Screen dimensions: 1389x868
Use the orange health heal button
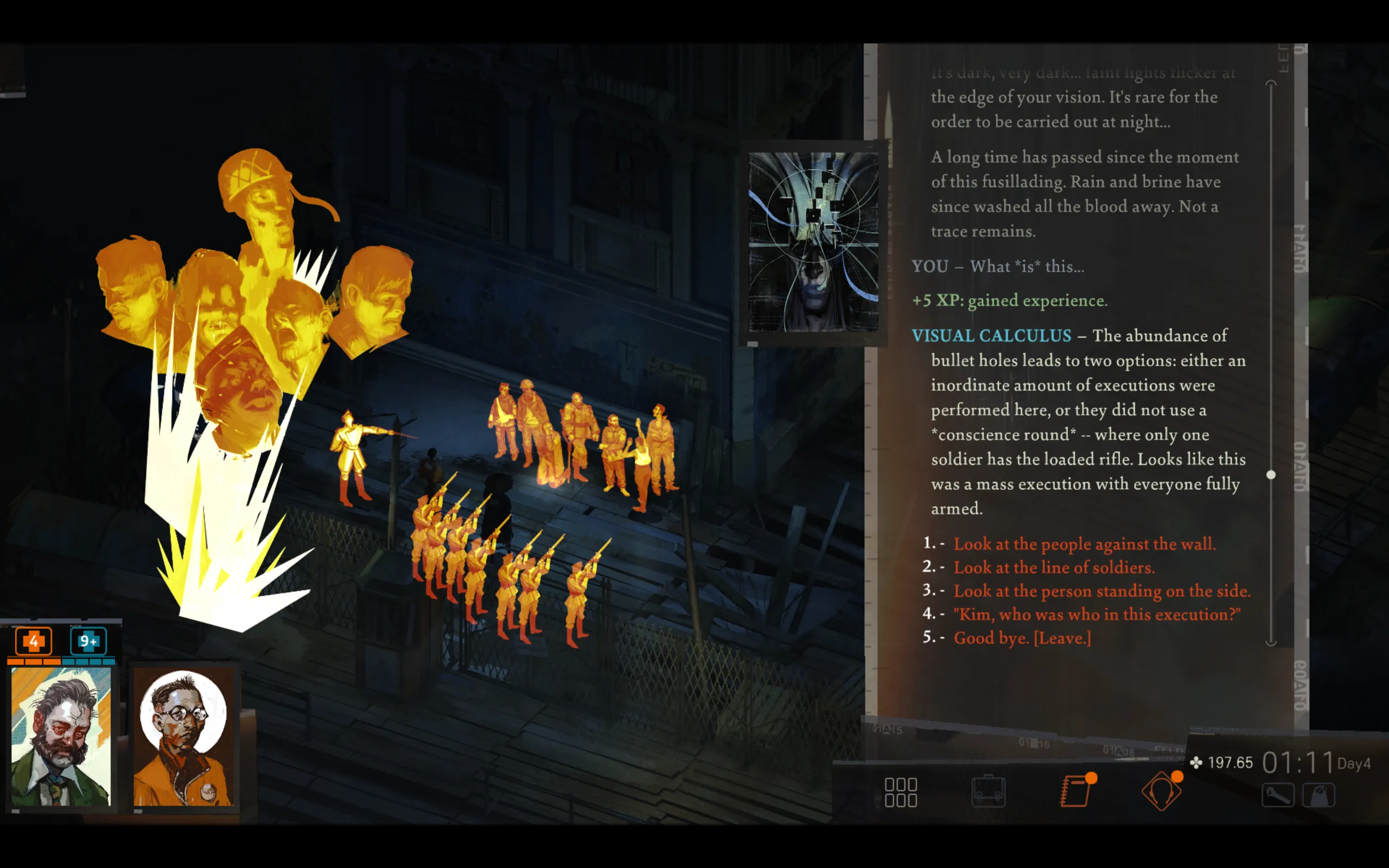[x=34, y=641]
